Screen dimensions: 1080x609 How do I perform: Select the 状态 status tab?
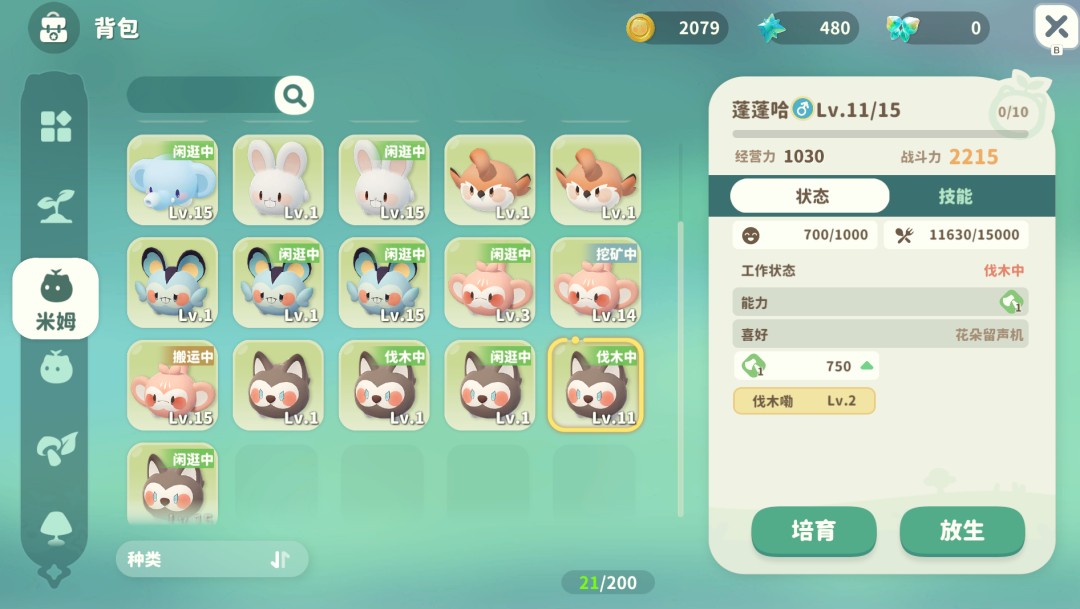tap(810, 196)
